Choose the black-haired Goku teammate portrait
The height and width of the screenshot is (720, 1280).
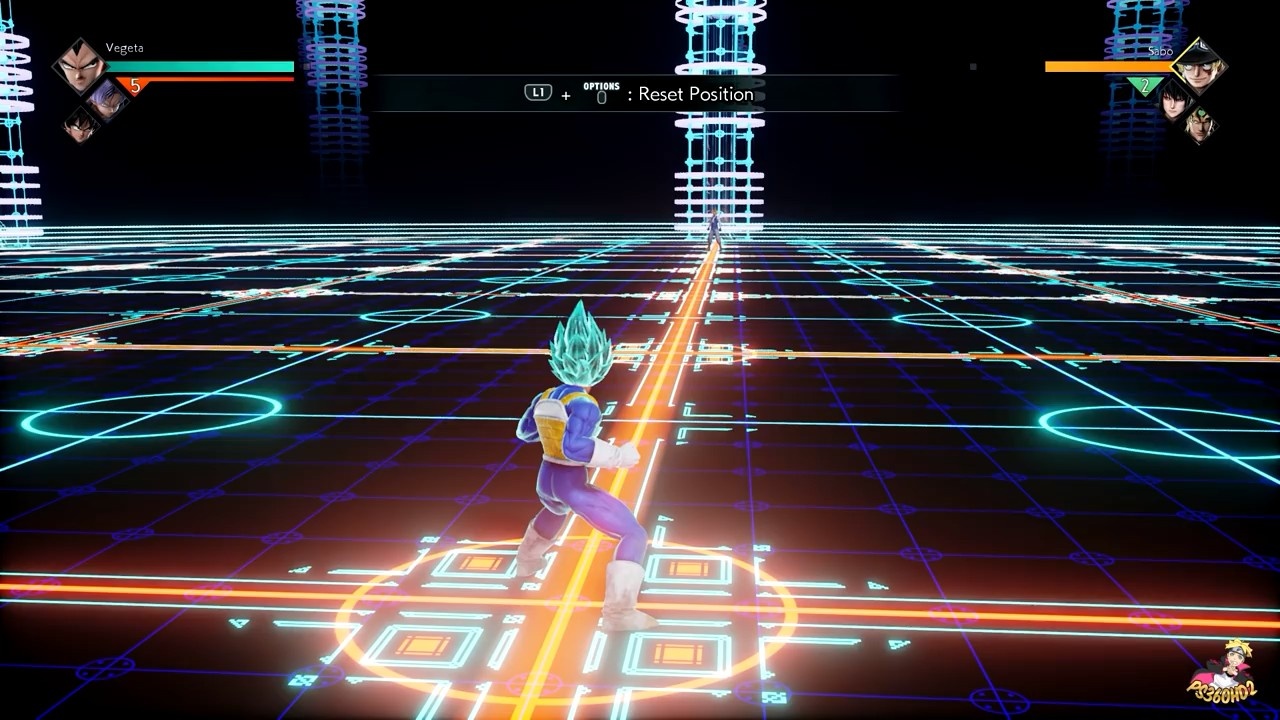81,124
